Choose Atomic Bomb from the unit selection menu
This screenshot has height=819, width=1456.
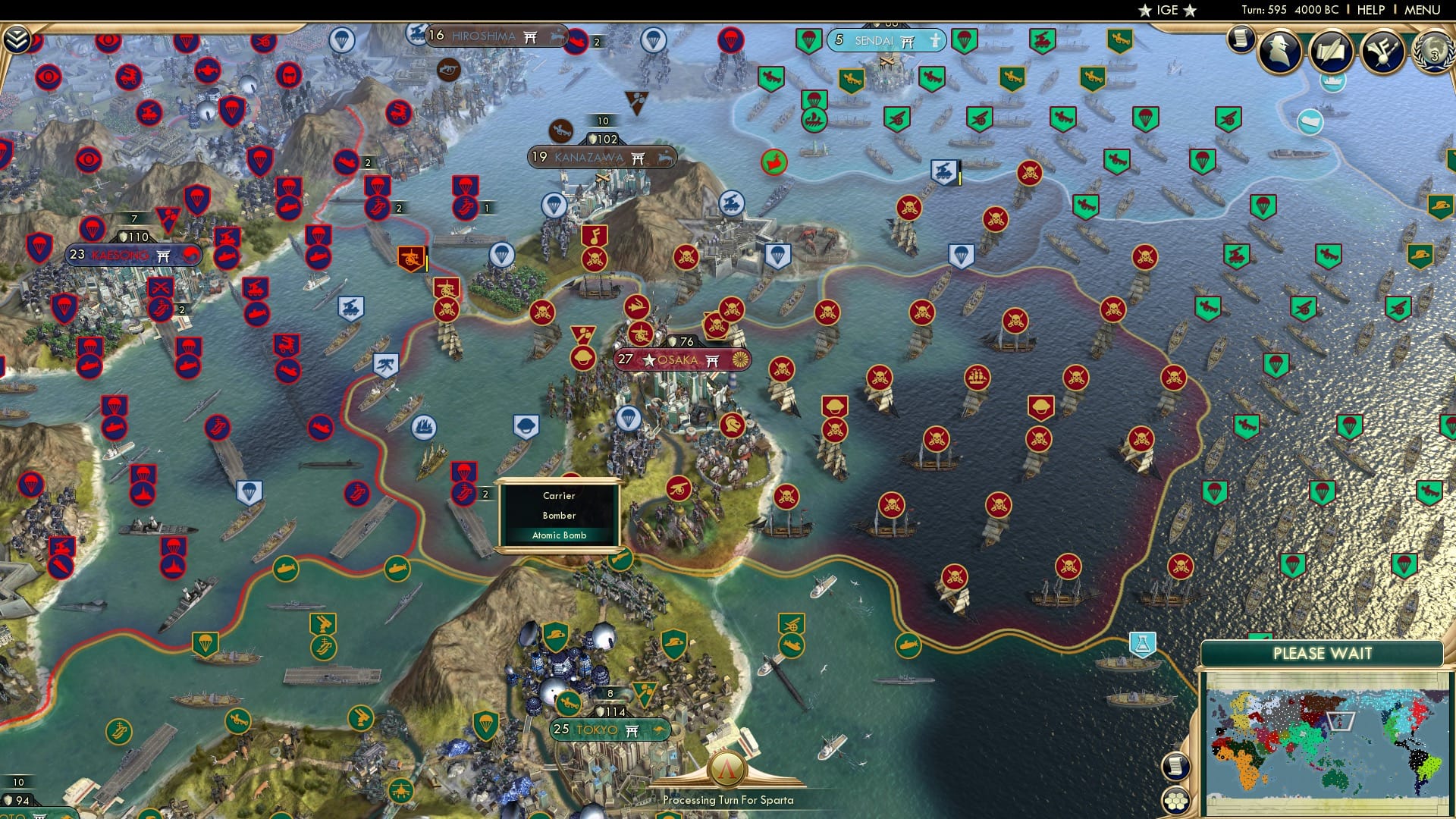click(560, 535)
